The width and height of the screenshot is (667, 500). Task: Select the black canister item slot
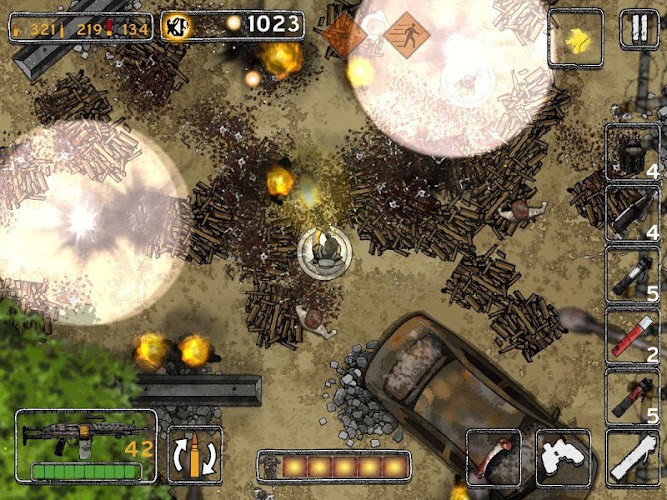coord(634,153)
